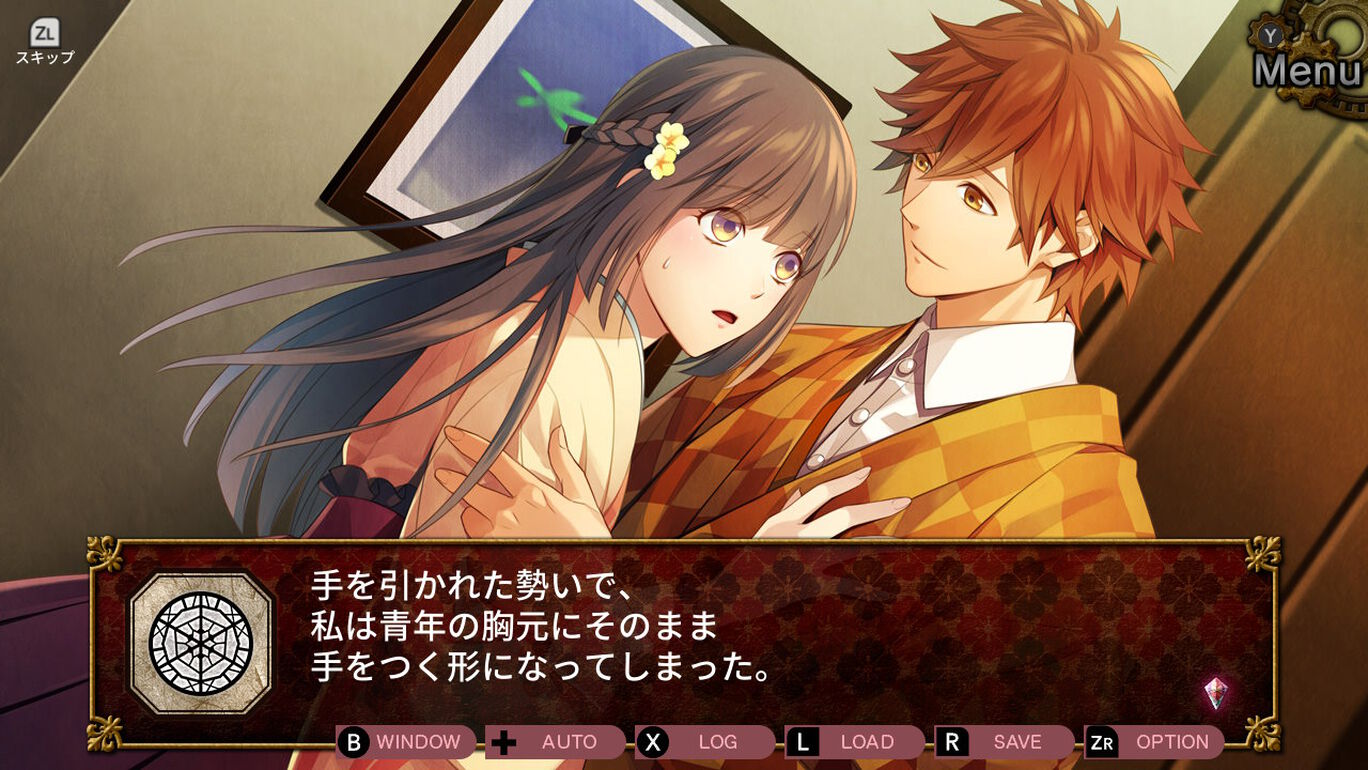Turn on AUTO text advance
This screenshot has width=1368, height=770.
pyautogui.click(x=556, y=742)
